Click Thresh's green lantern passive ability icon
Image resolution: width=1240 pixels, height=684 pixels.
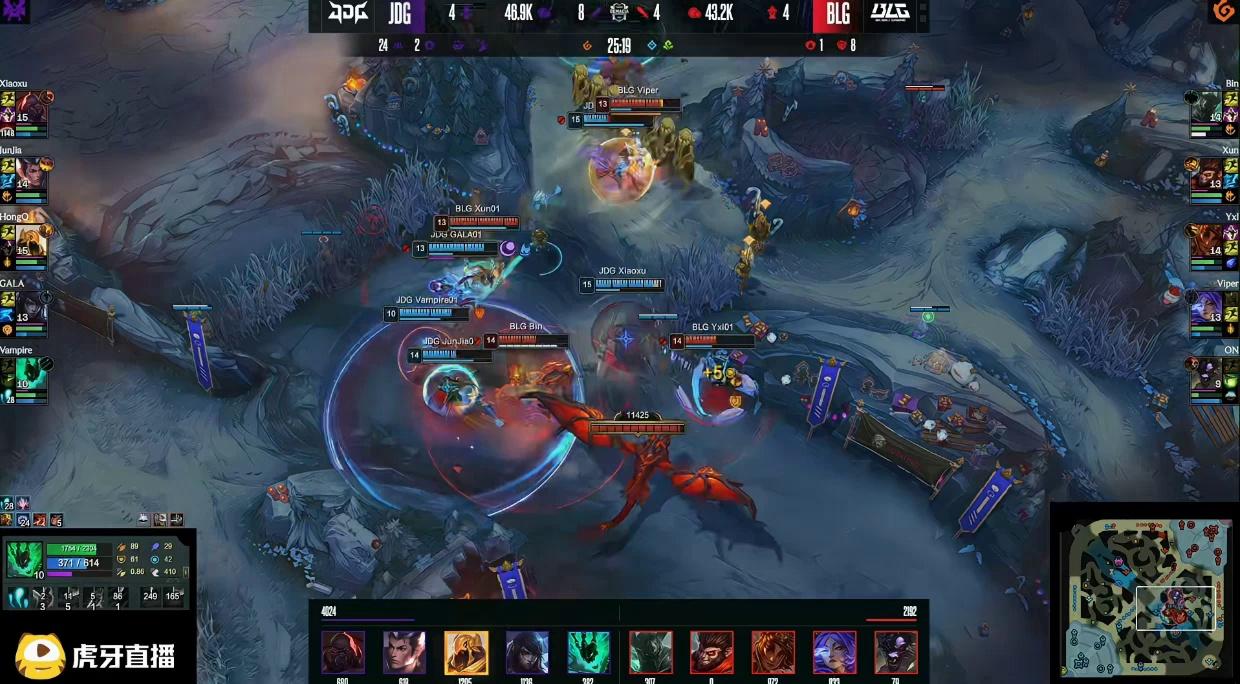17,599
